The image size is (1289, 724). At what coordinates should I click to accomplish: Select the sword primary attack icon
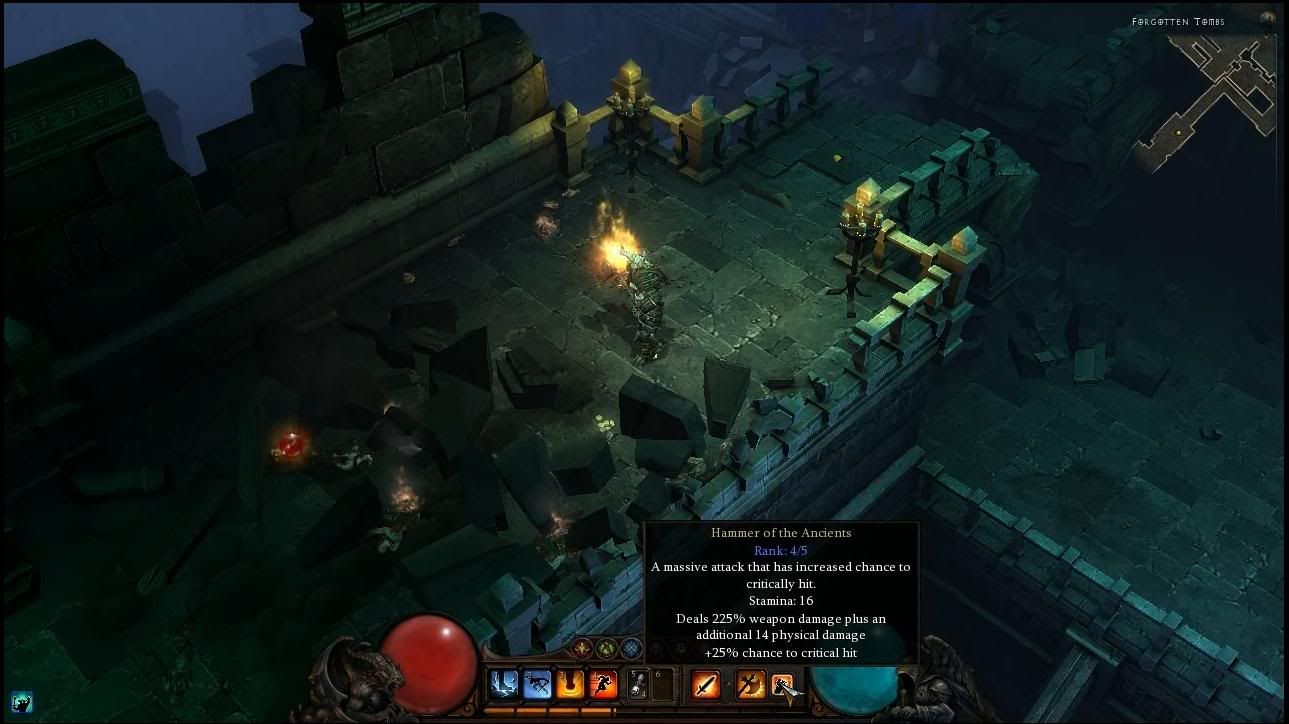click(705, 684)
